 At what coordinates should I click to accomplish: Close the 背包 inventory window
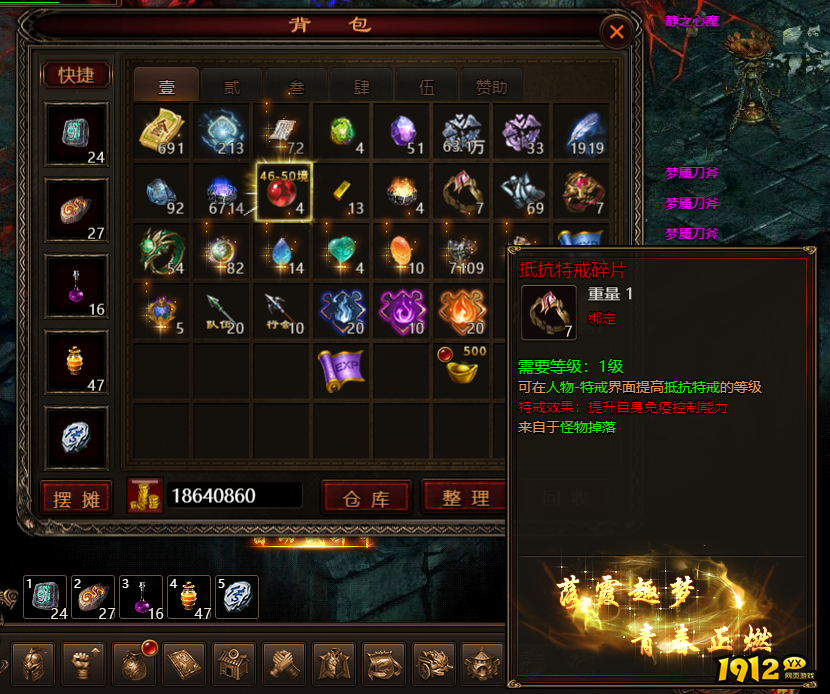point(617,32)
